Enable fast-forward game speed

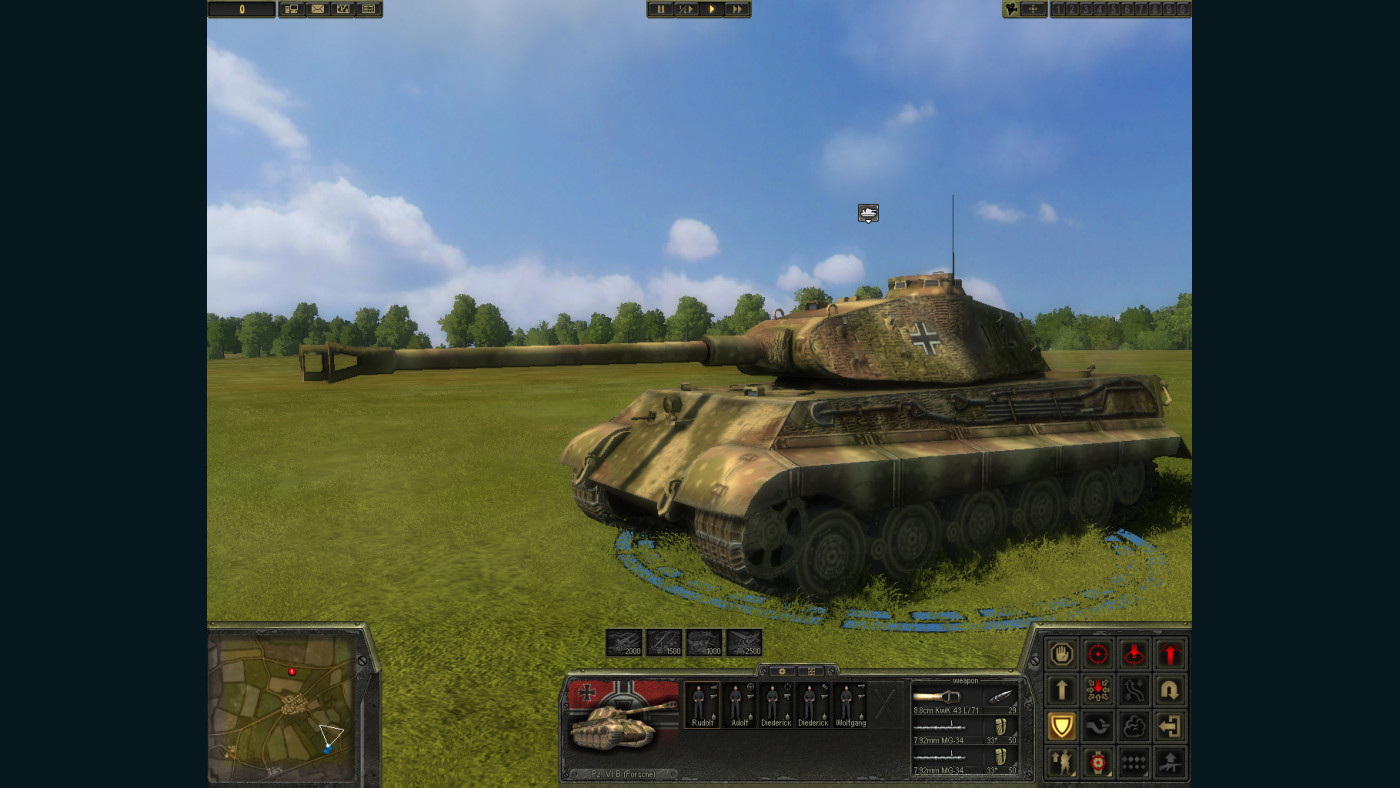coord(737,9)
